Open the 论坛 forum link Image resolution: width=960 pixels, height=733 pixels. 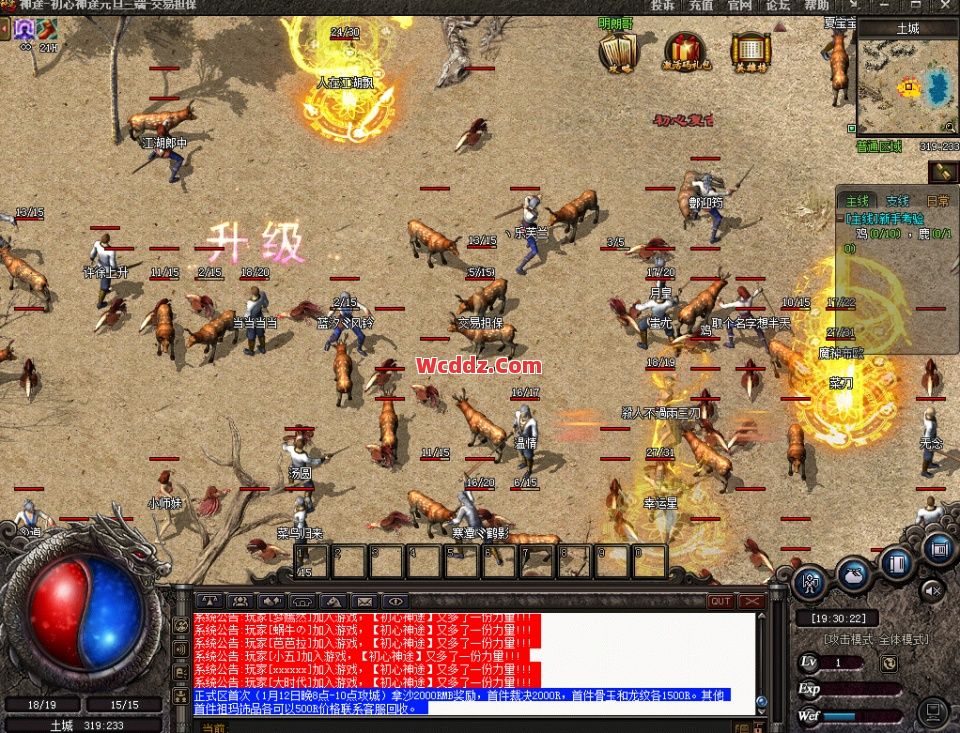coord(778,5)
